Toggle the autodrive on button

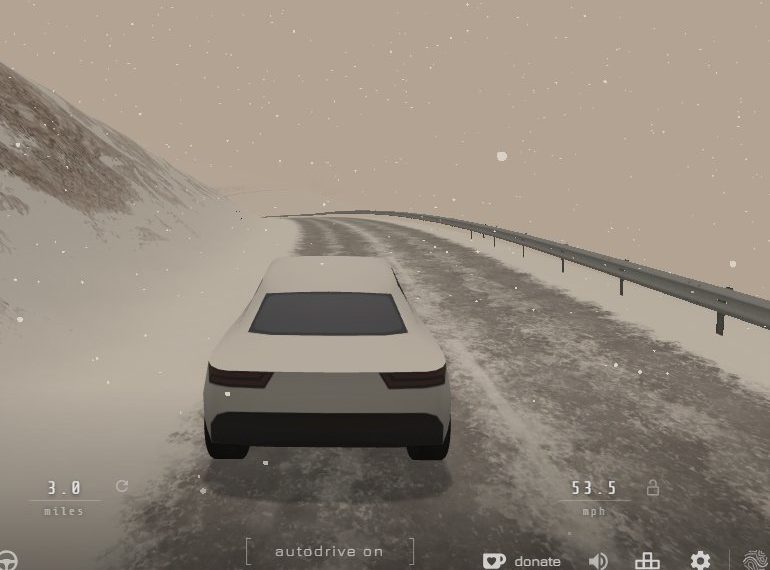329,551
